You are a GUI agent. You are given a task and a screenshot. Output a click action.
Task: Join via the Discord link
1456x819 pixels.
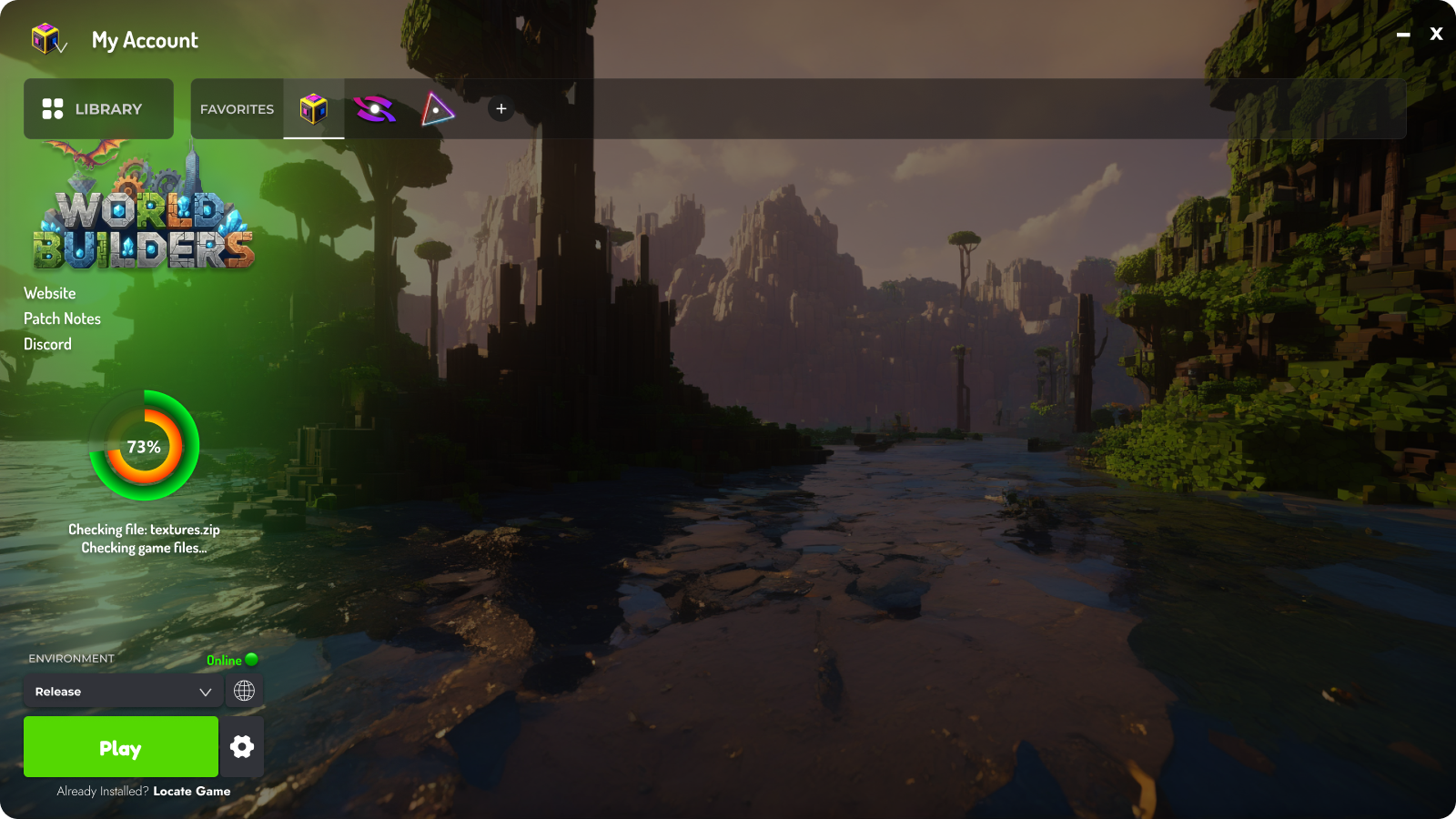click(47, 344)
